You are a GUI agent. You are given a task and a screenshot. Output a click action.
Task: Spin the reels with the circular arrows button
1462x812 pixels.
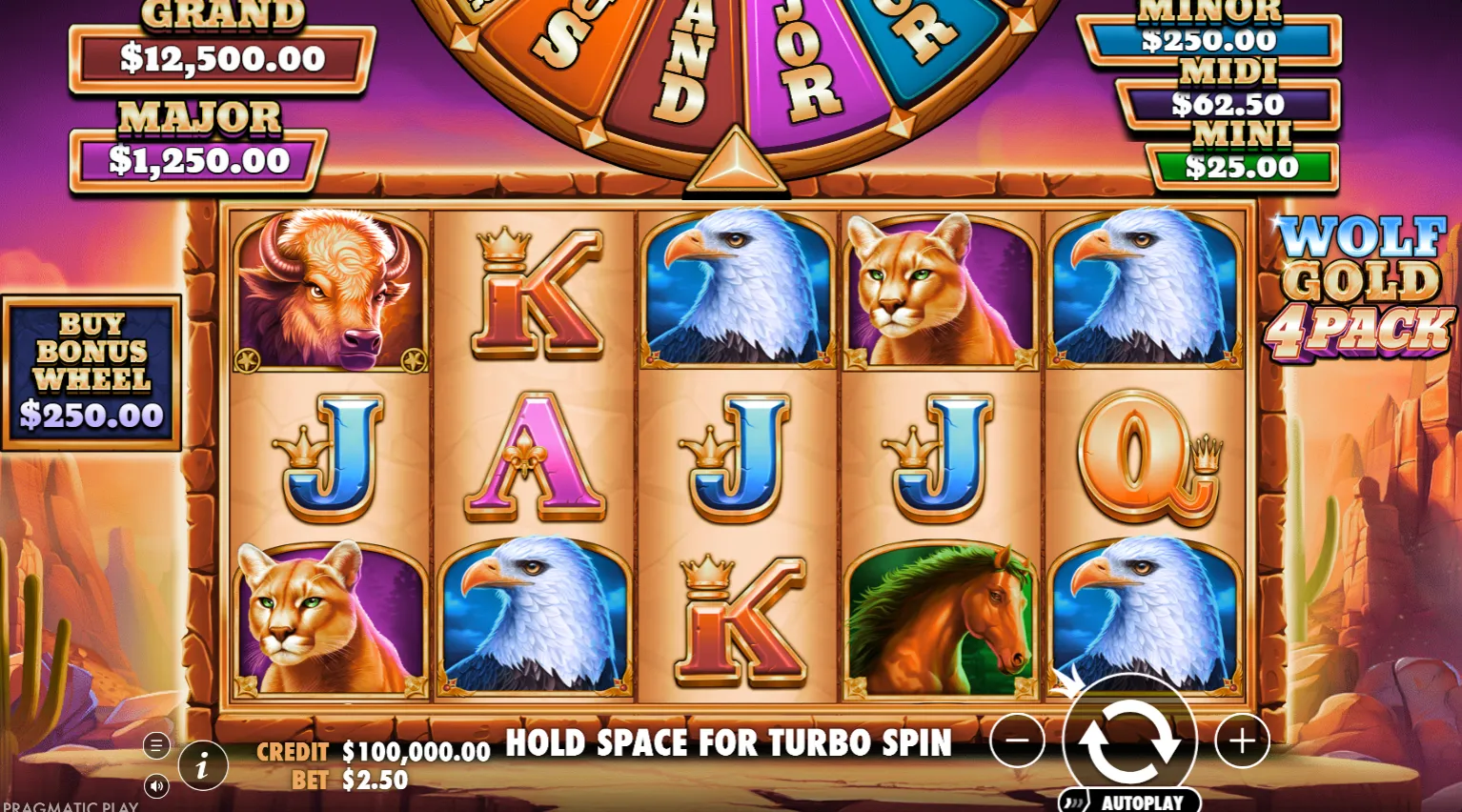[x=1129, y=741]
